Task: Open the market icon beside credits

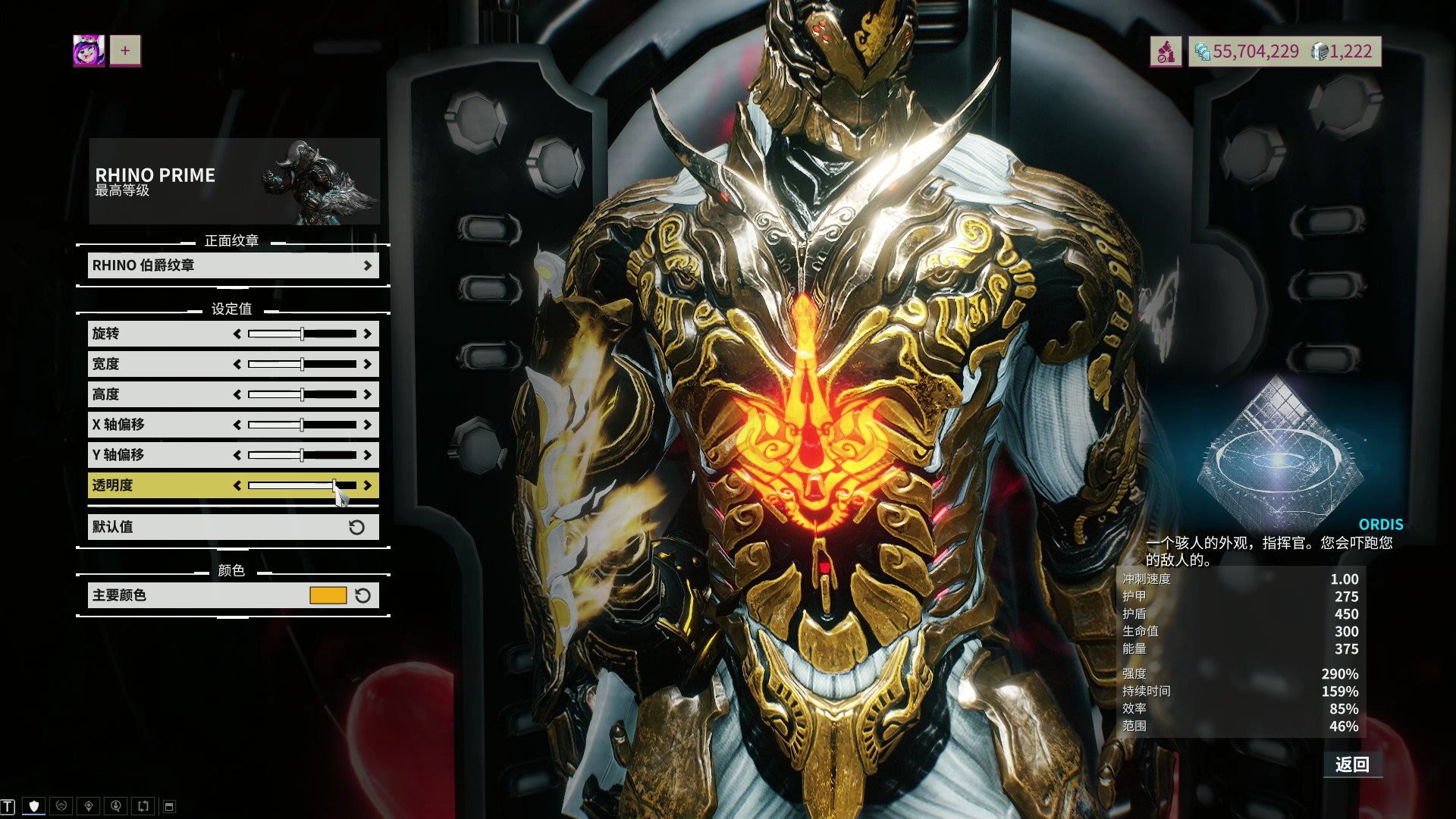Action: click(x=1166, y=52)
